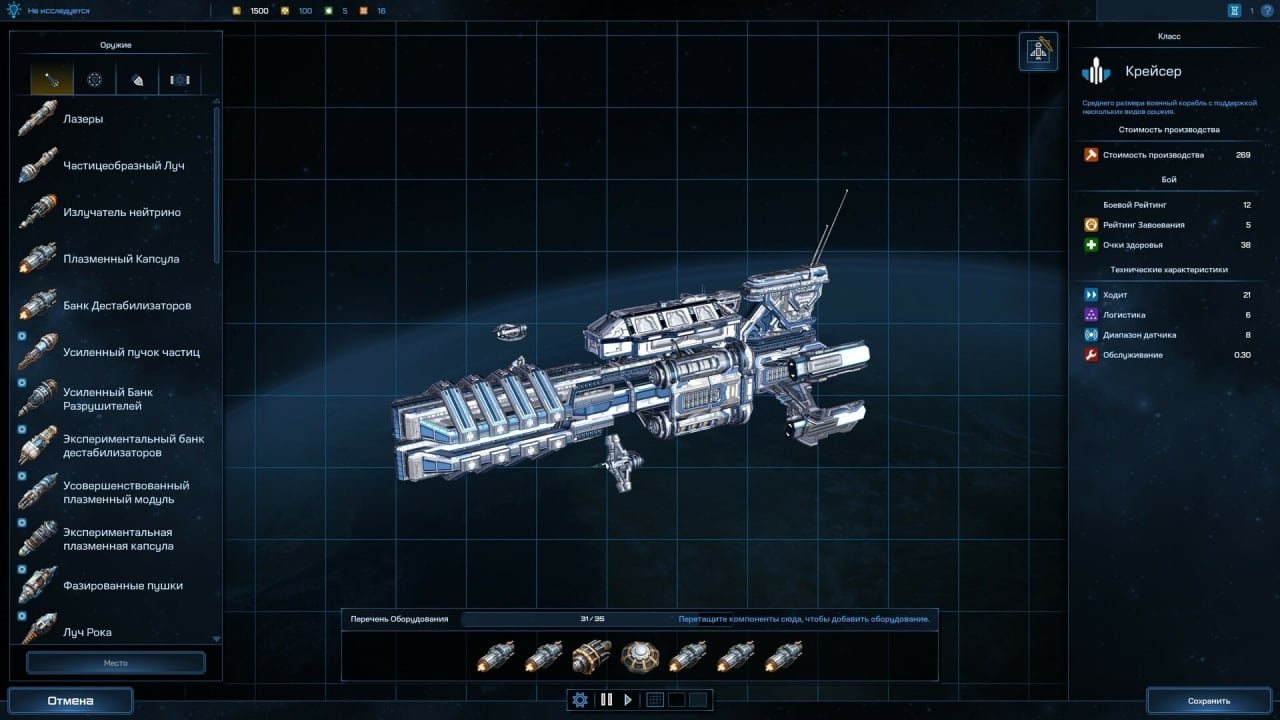The width and height of the screenshot is (1280, 720).
Task: Choose the Банк Дестабилизаторов entry
Action: [126, 306]
